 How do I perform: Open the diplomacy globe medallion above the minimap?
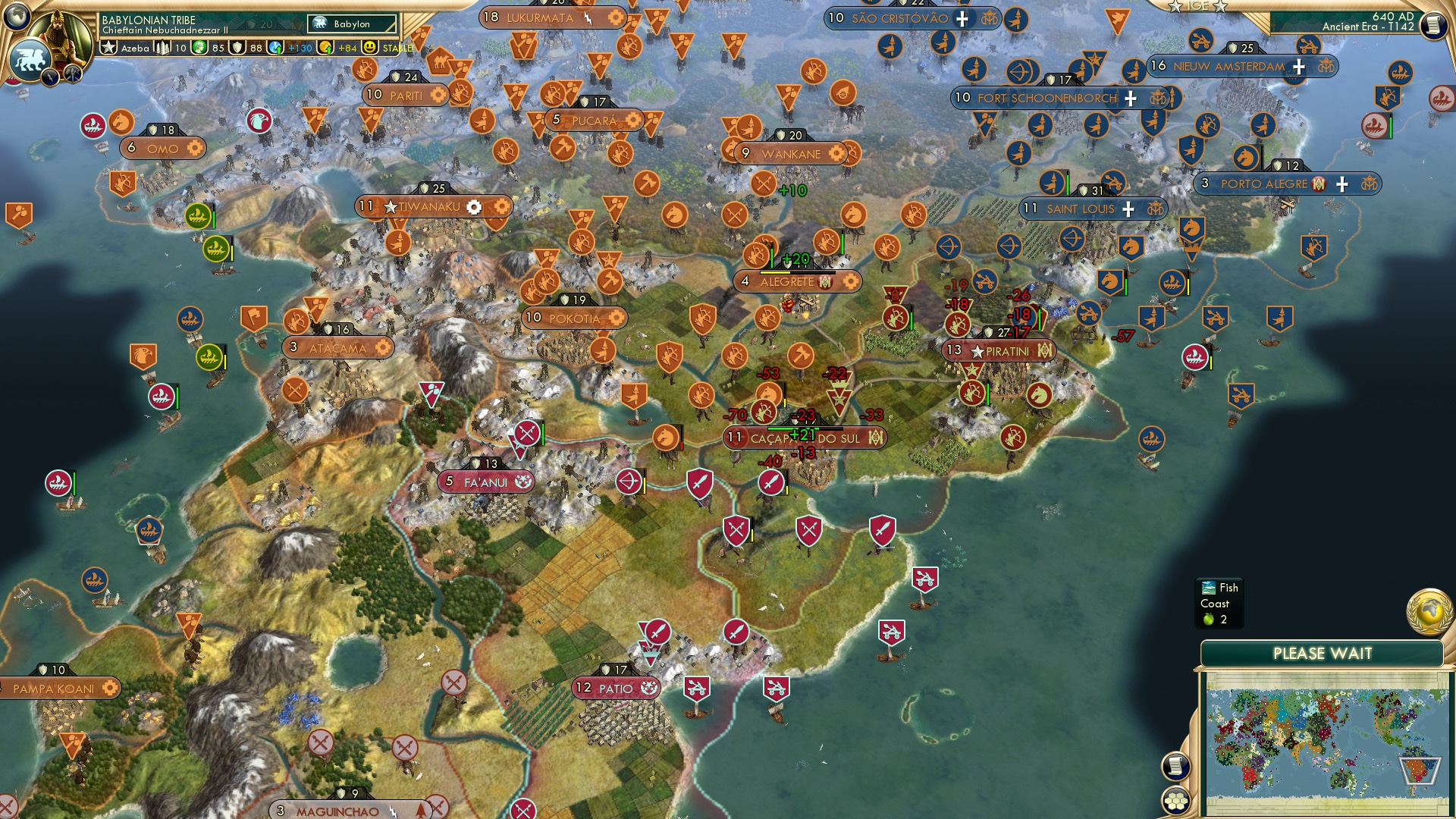(x=1430, y=610)
